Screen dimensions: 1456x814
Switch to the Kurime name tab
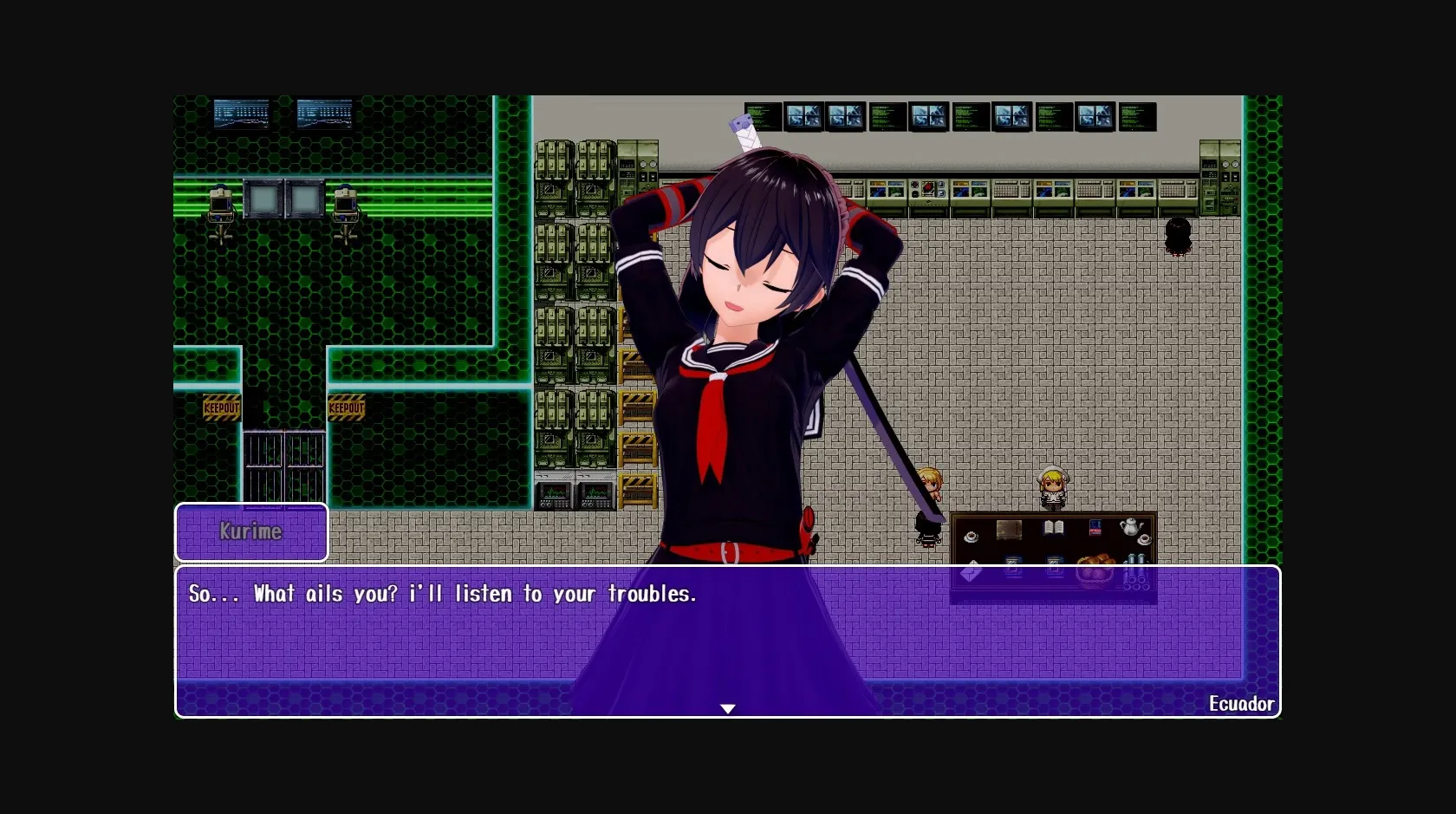251,532
